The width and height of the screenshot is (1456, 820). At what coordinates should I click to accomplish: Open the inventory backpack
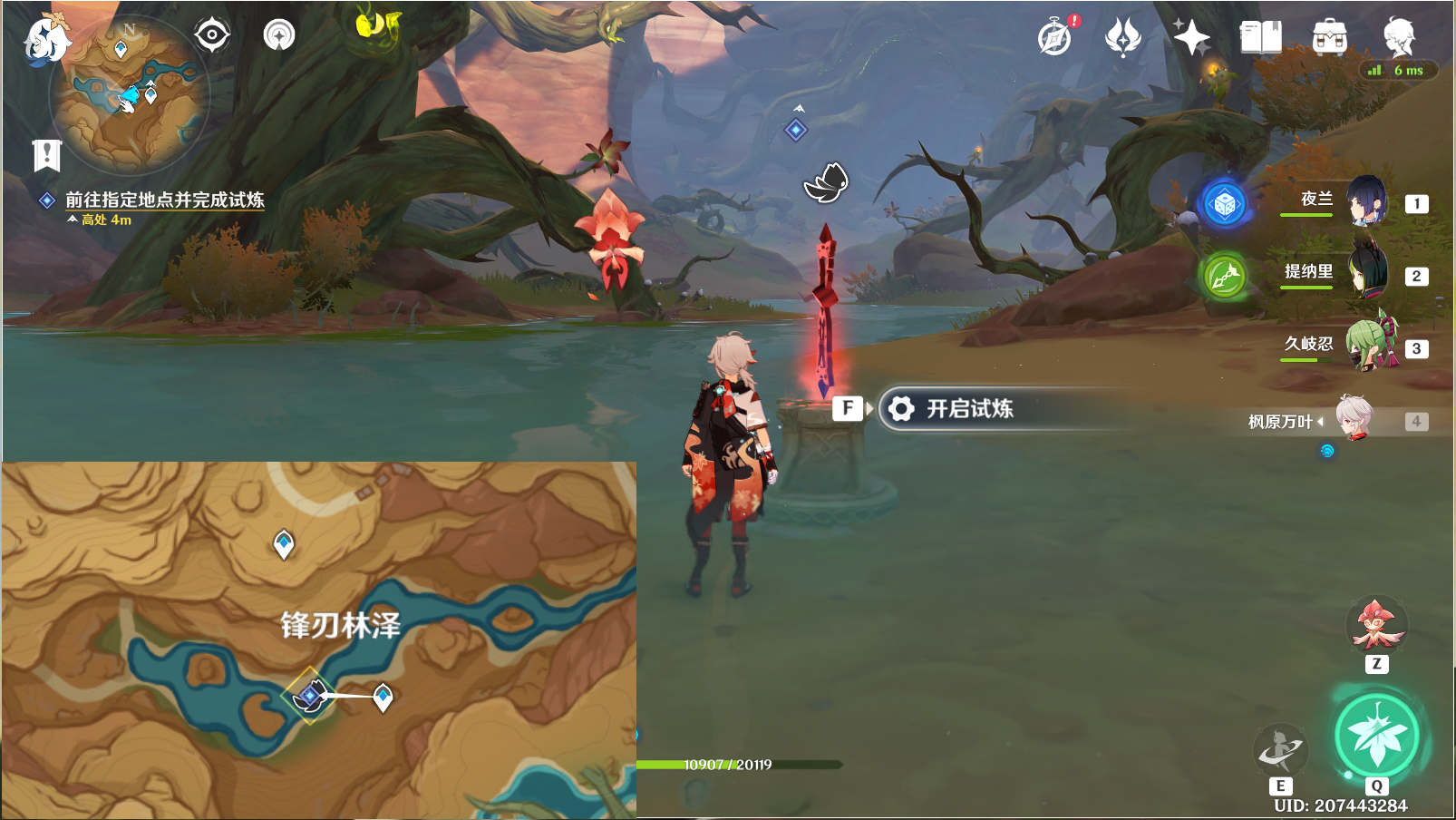(x=1329, y=38)
